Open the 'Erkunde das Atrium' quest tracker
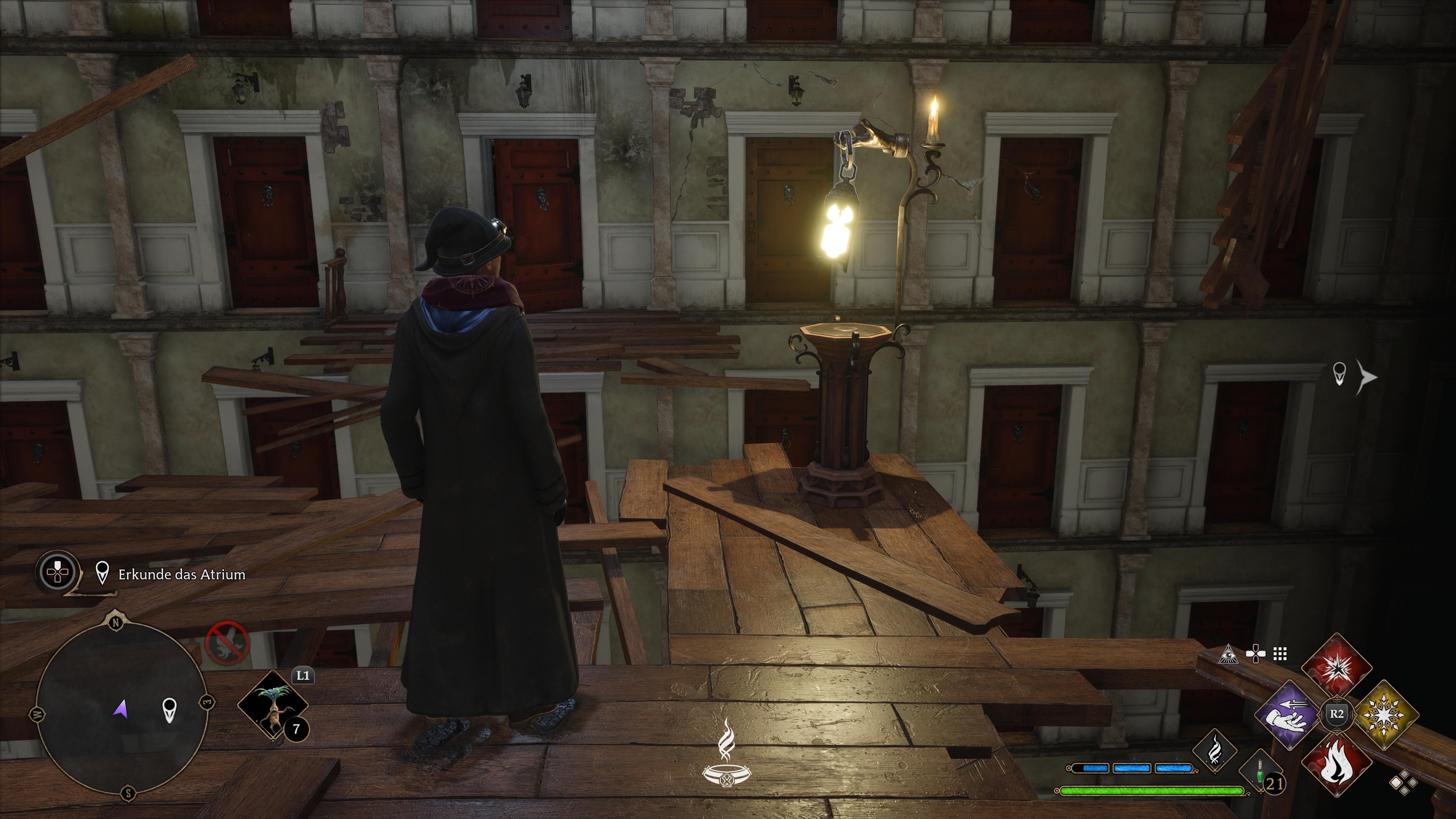 click(182, 575)
